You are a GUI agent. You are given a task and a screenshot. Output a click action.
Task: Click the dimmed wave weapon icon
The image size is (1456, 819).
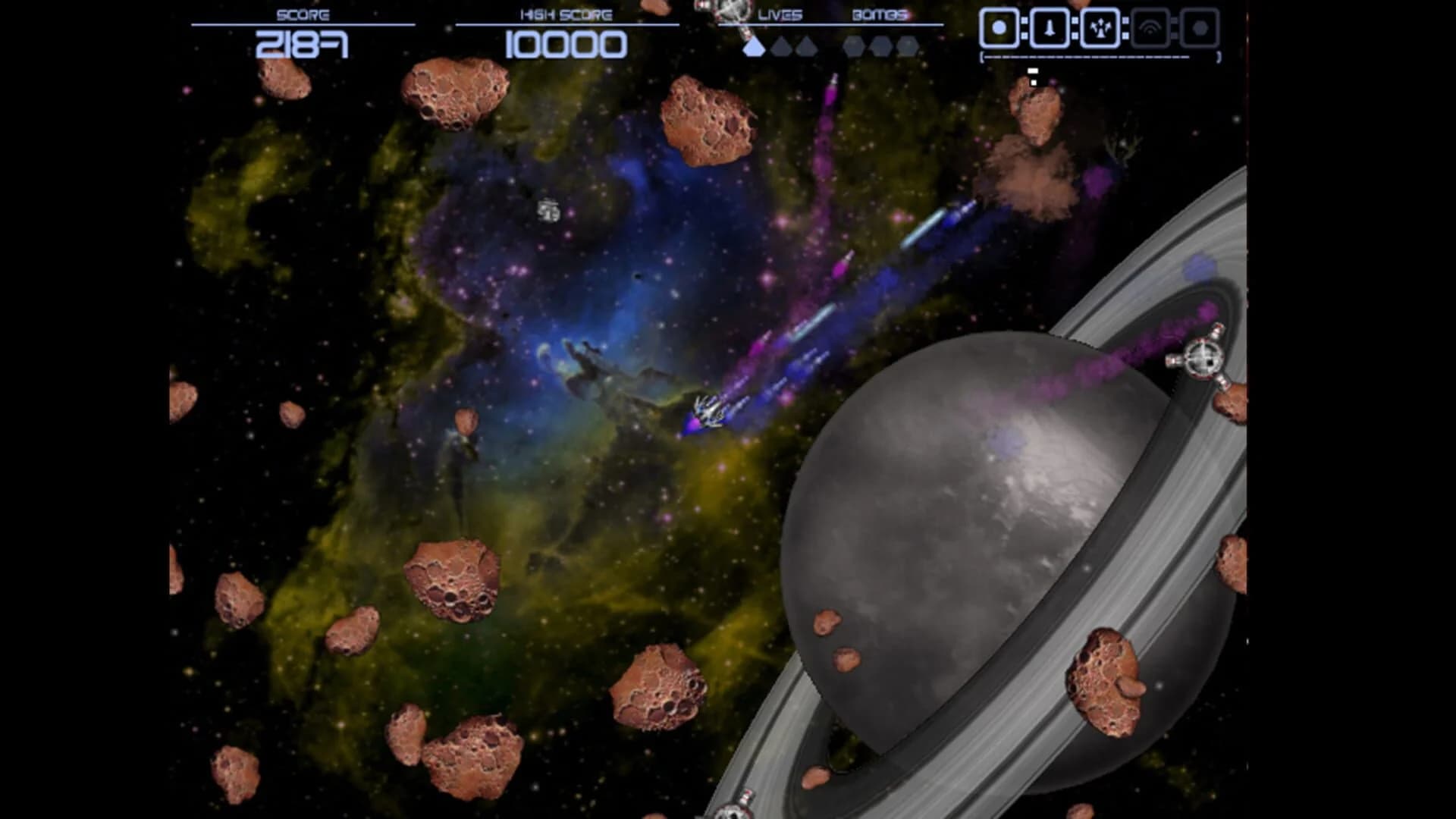tap(1150, 27)
